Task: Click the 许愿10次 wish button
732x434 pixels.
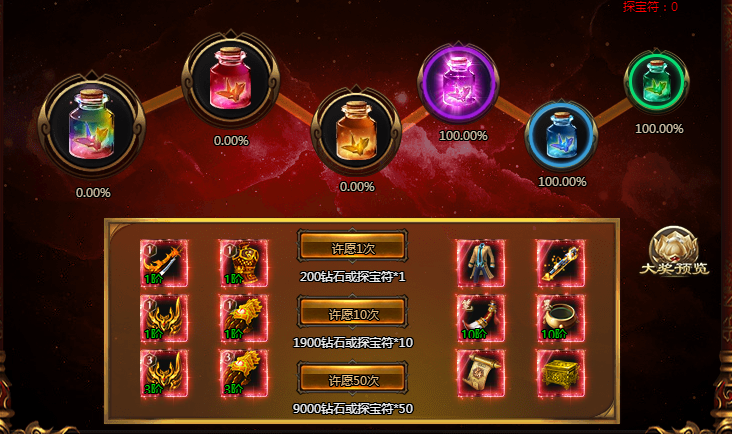Action: click(352, 314)
